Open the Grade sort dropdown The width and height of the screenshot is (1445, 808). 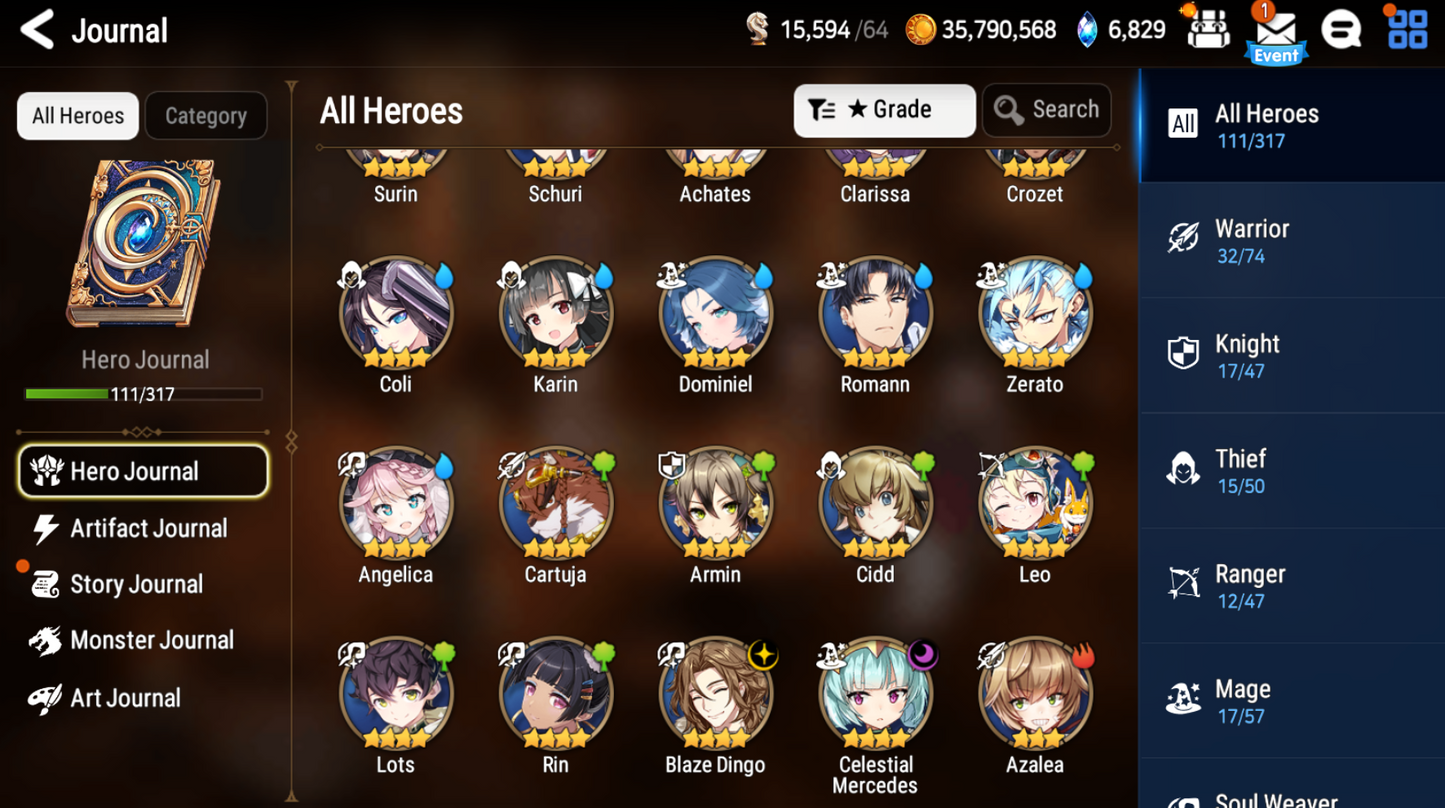pos(884,110)
